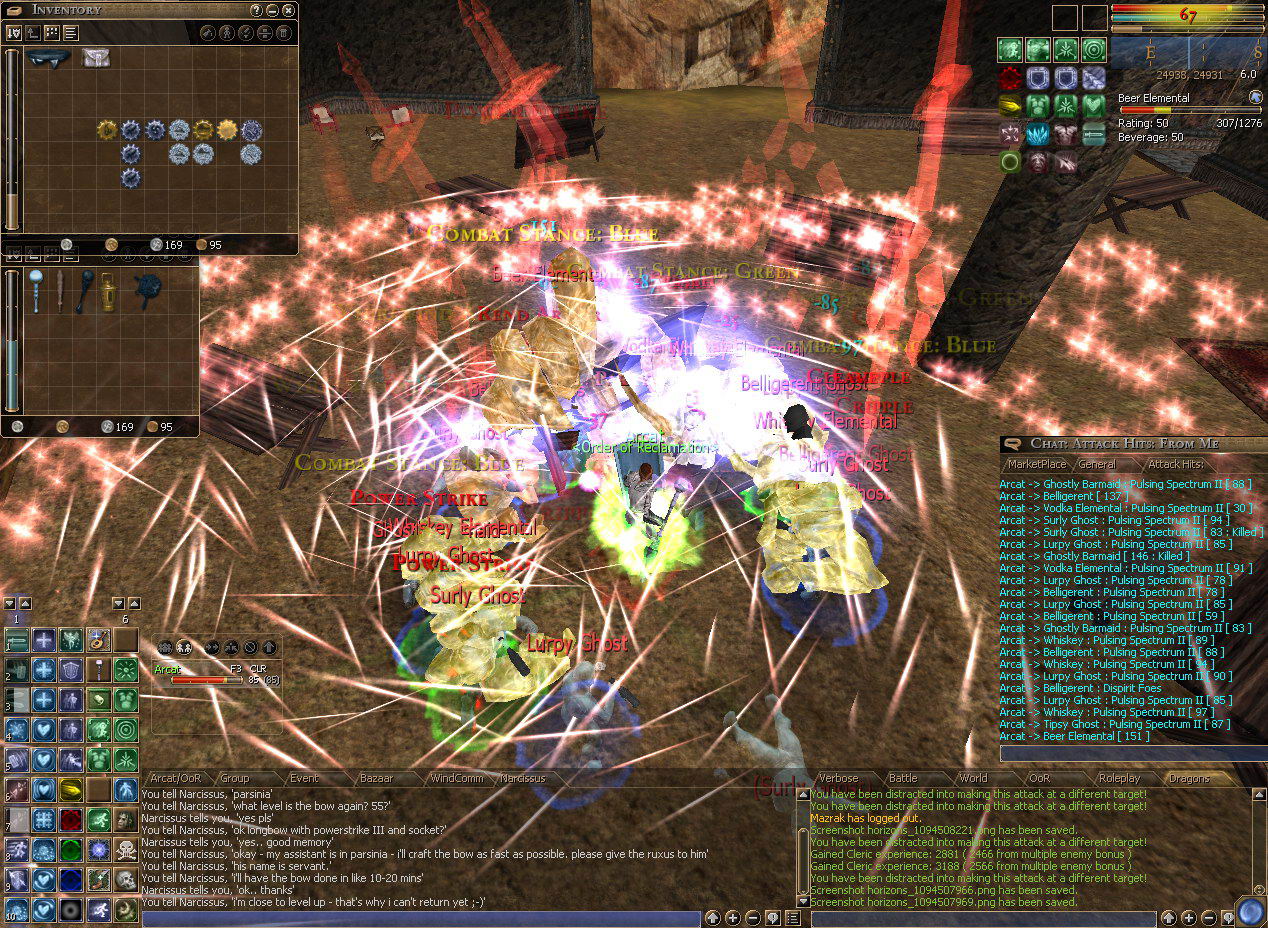
Task: Open the Dragons chat tab
Action: click(x=1189, y=778)
